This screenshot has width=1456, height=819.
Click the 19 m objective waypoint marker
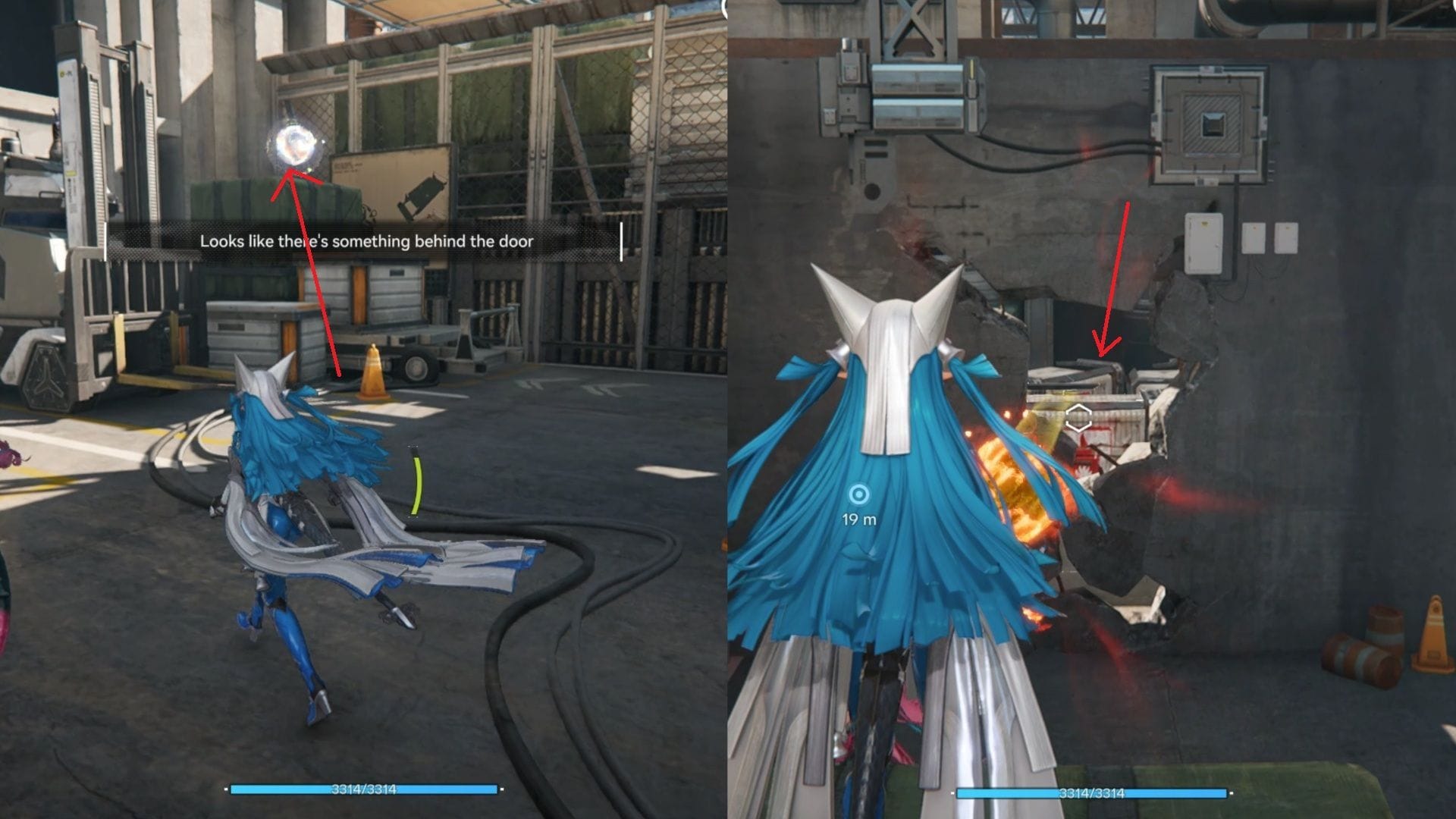[x=858, y=496]
